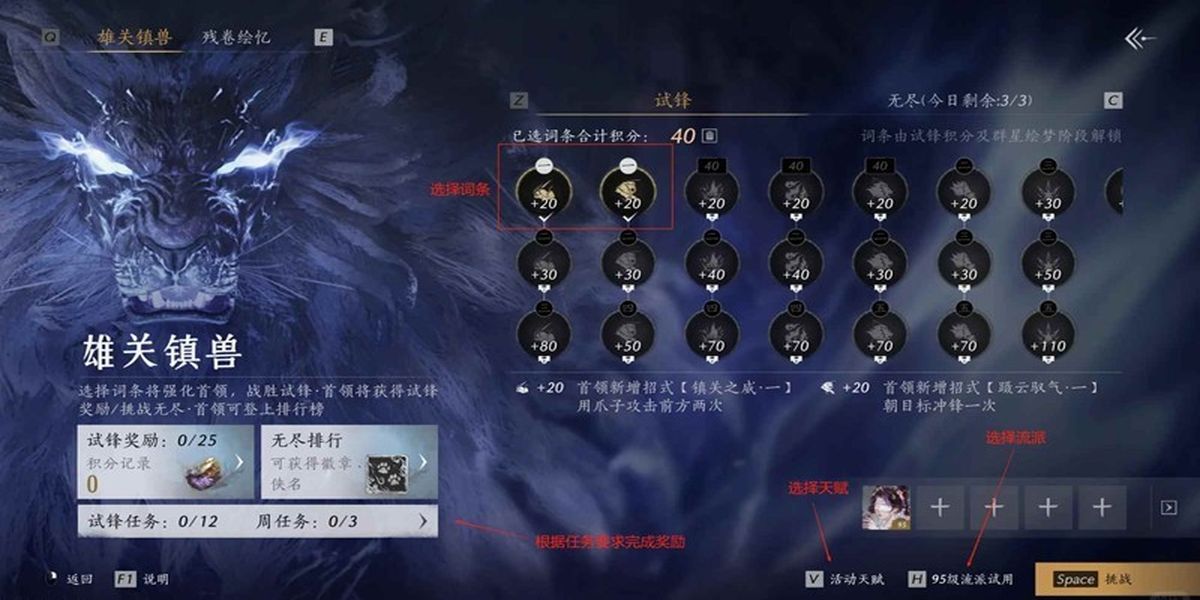1200x600 pixels.
Task: Click the back arrow in top-right corner
Action: tap(1139, 39)
